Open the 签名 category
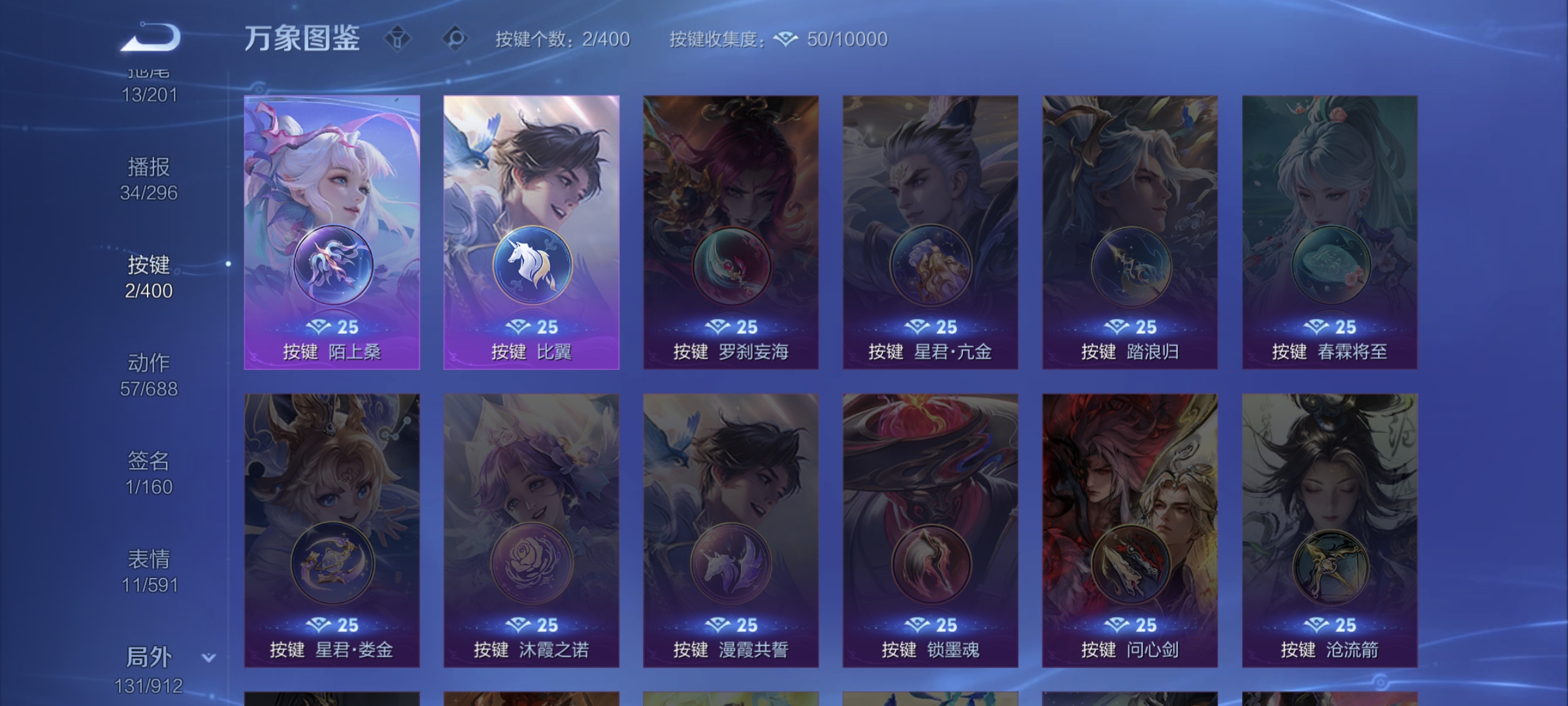 tap(150, 462)
